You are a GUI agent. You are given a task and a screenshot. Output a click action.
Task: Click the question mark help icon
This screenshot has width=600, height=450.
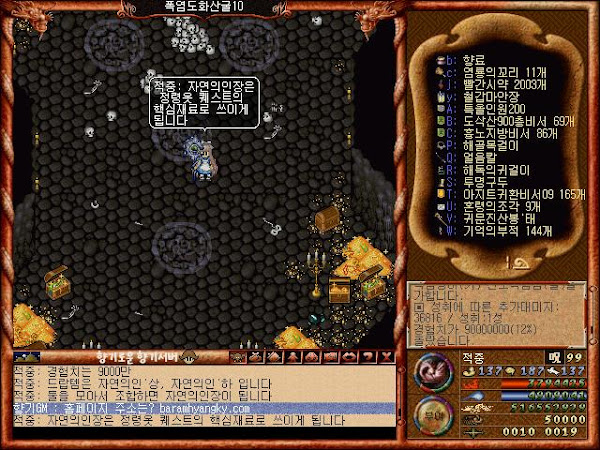pos(368,357)
